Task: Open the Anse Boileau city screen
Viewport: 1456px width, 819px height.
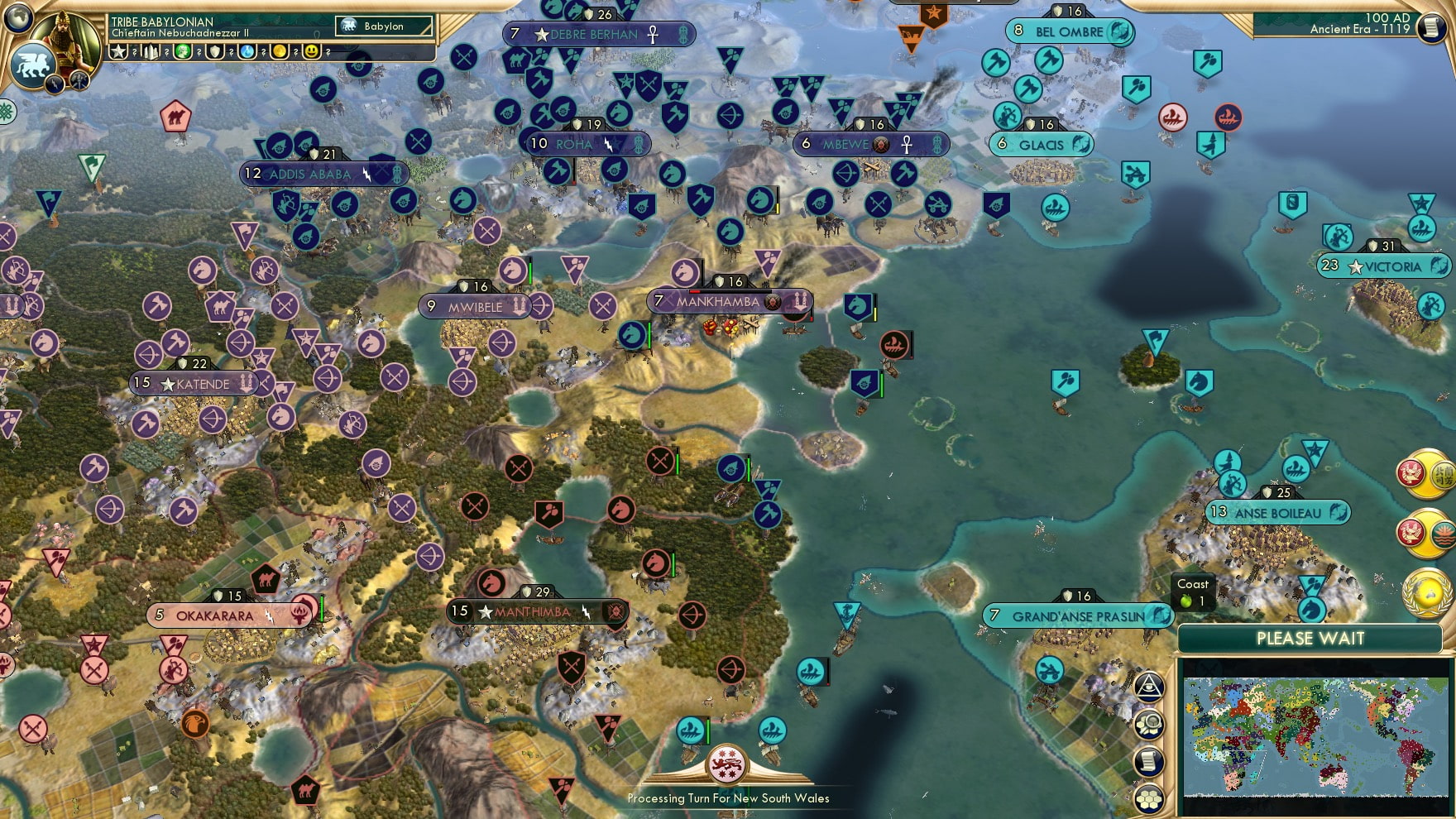Action: pyautogui.click(x=1276, y=513)
